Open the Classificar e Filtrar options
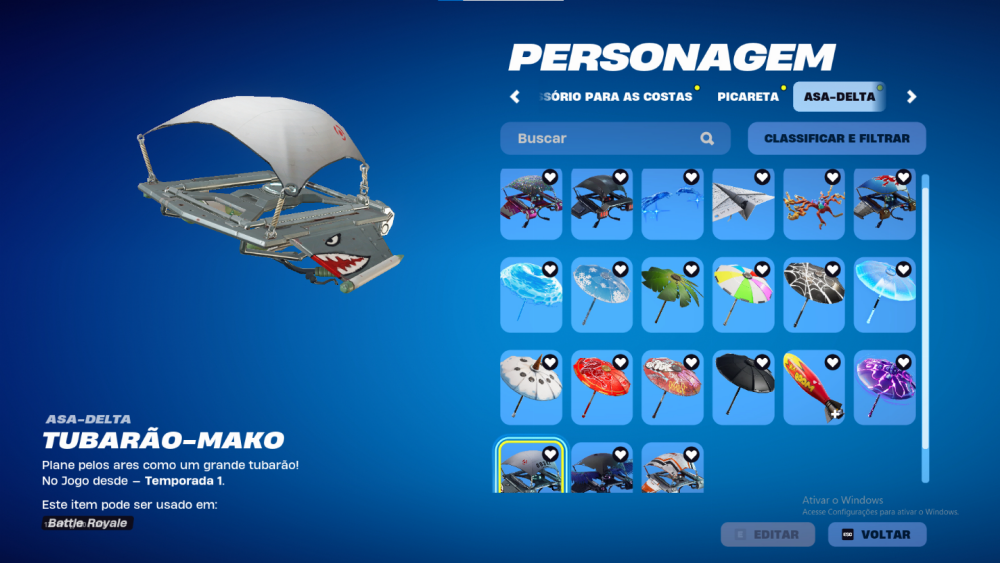 [x=836, y=139]
